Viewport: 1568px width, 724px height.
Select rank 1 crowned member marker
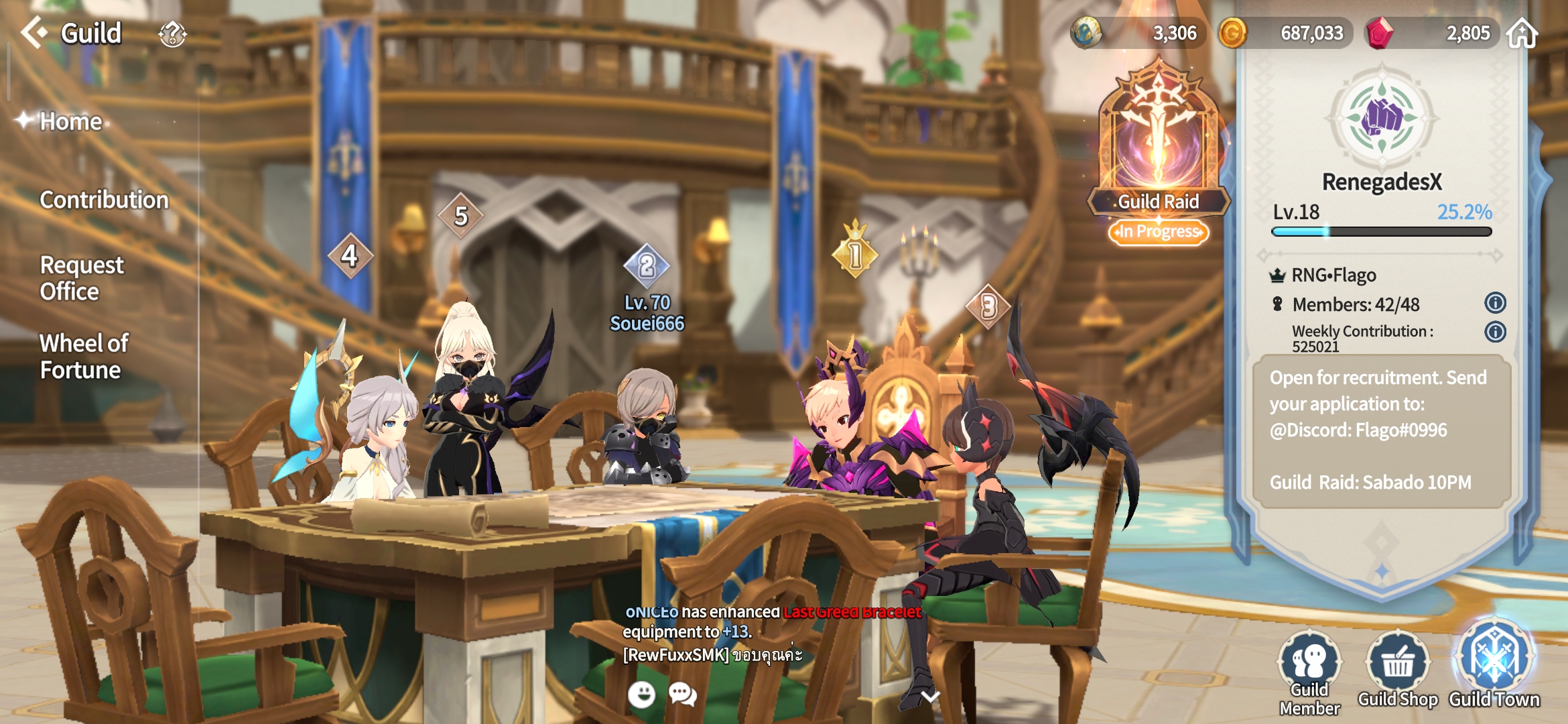855,253
